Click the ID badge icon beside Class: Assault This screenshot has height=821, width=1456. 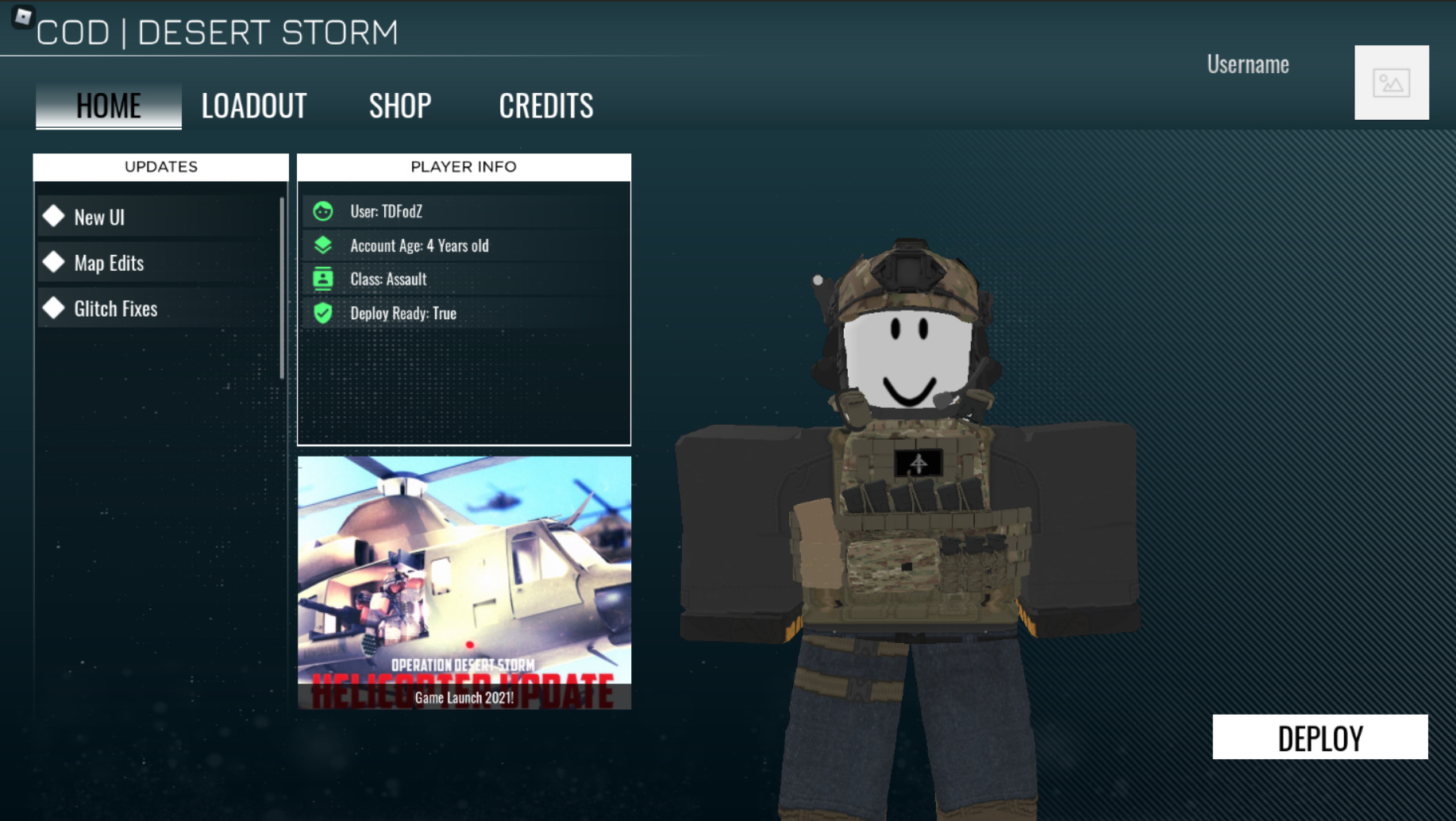322,279
